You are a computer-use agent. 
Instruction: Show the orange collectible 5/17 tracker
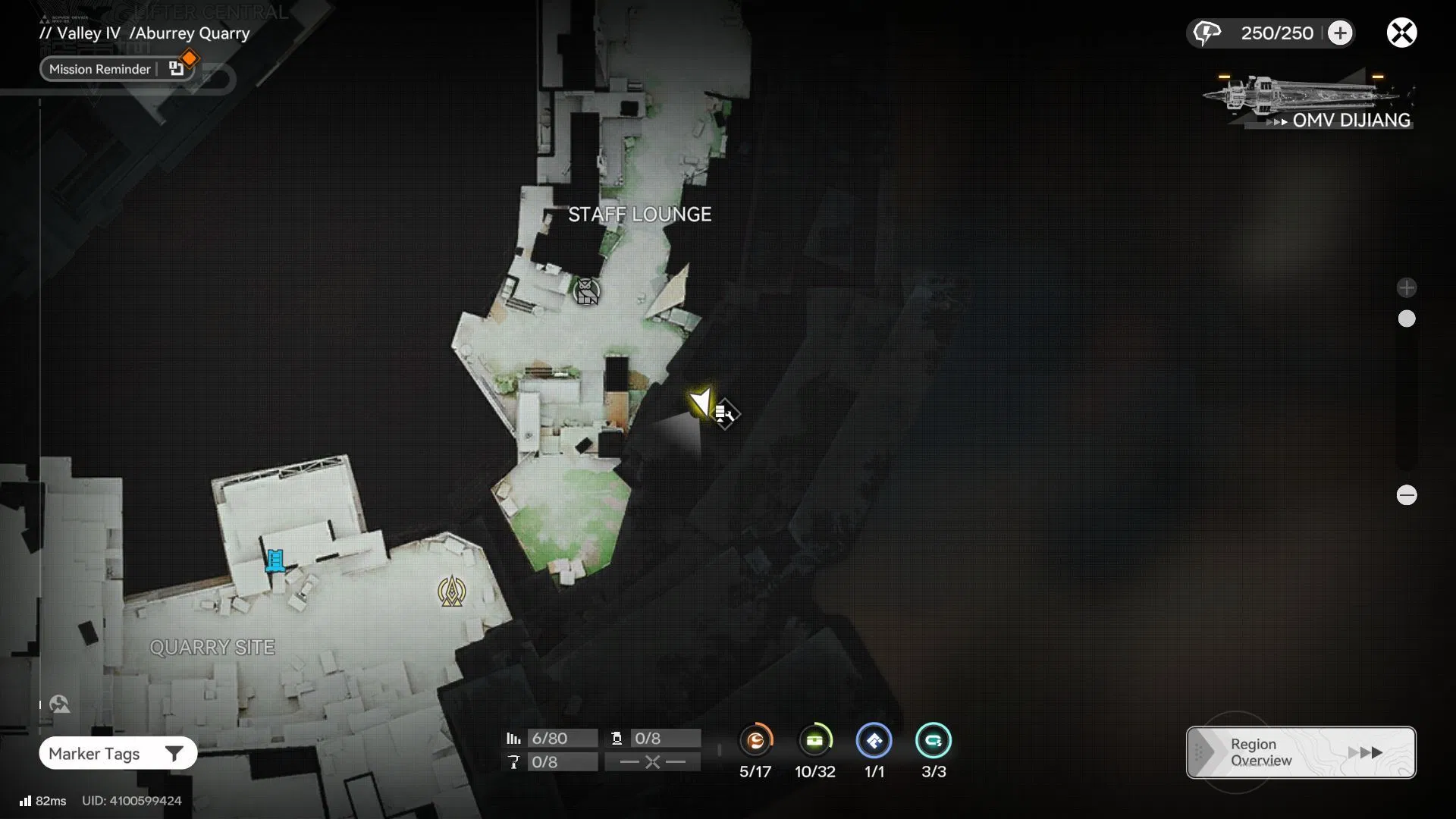[755, 741]
